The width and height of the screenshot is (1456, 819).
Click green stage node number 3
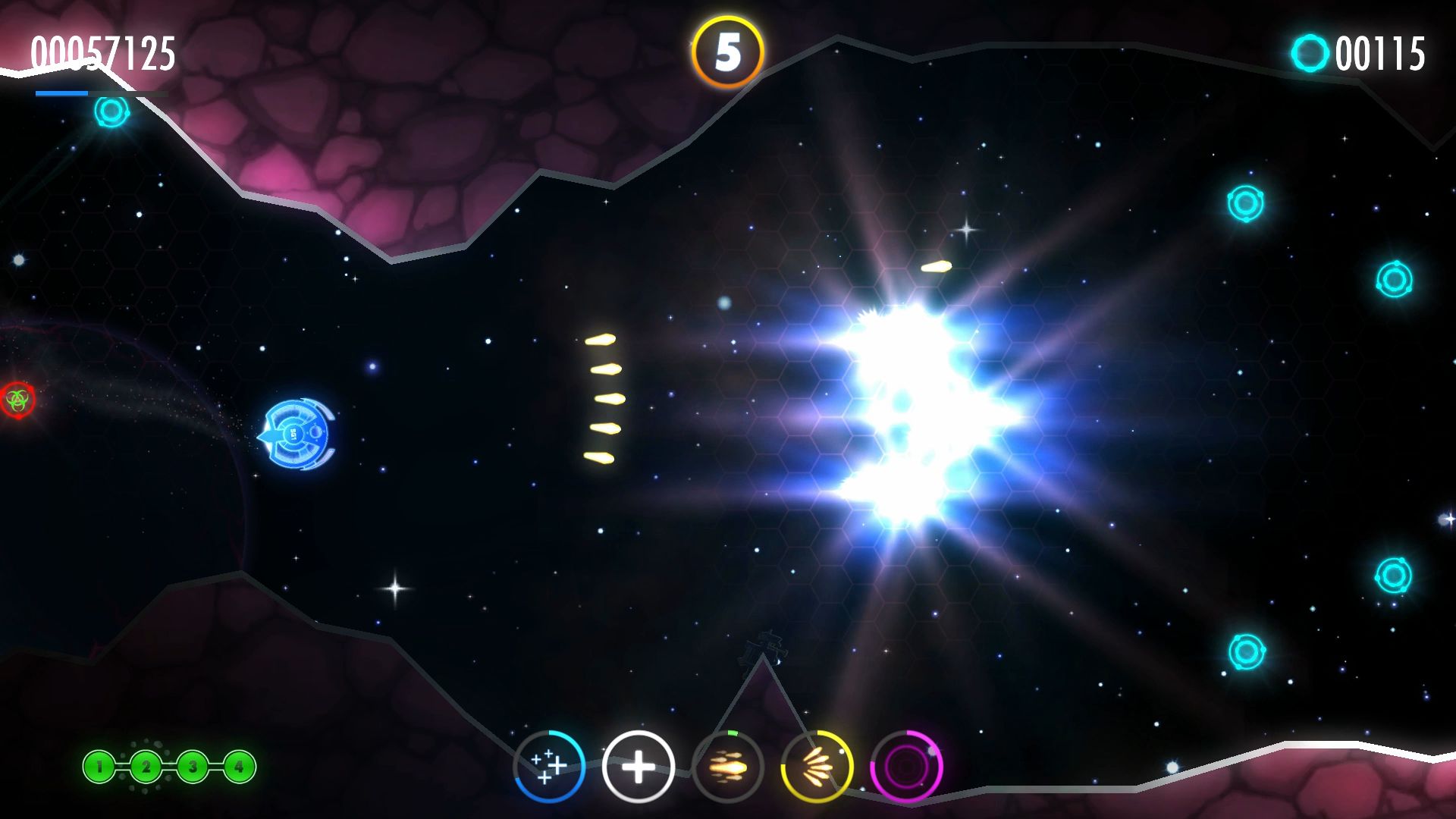pyautogui.click(x=193, y=767)
